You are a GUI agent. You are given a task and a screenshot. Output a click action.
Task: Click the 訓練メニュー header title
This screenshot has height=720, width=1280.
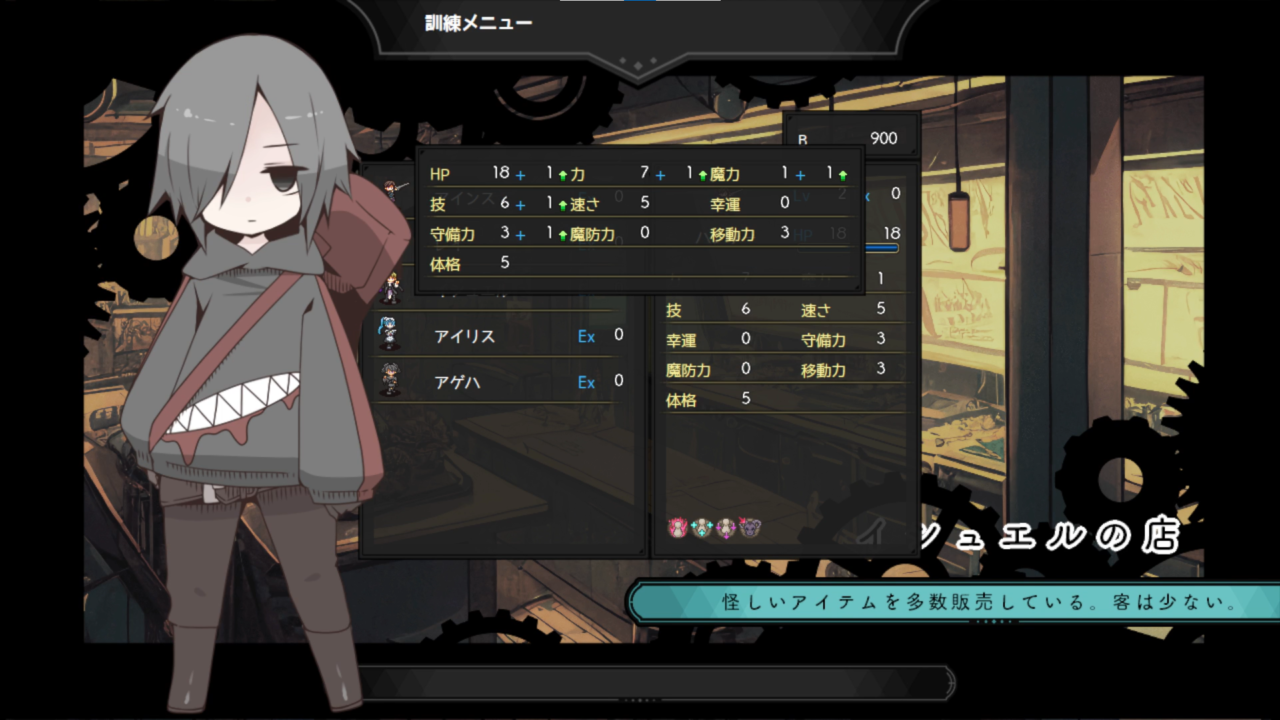[479, 23]
